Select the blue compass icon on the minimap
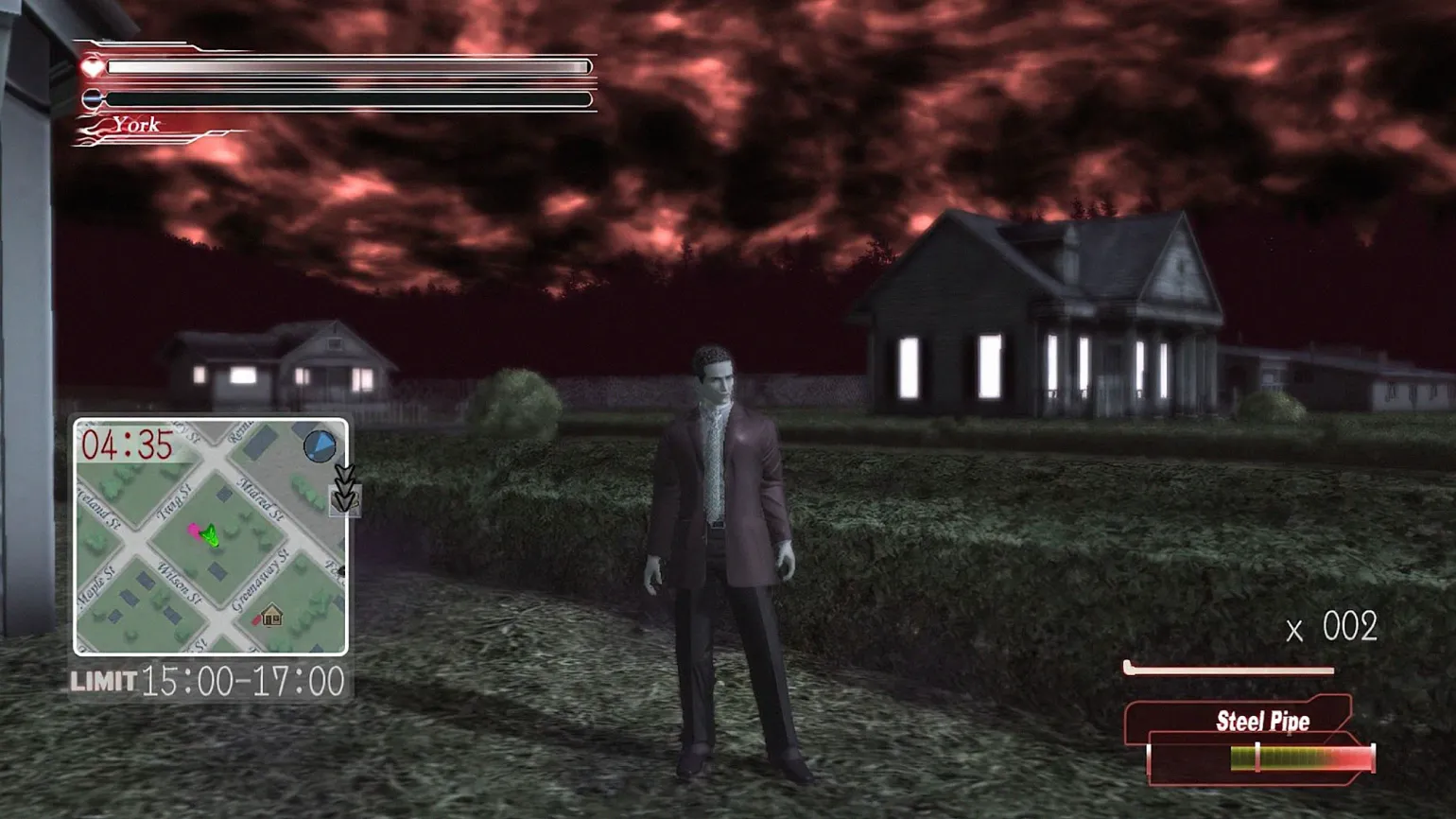Screen dimensions: 1456x819 [320, 444]
